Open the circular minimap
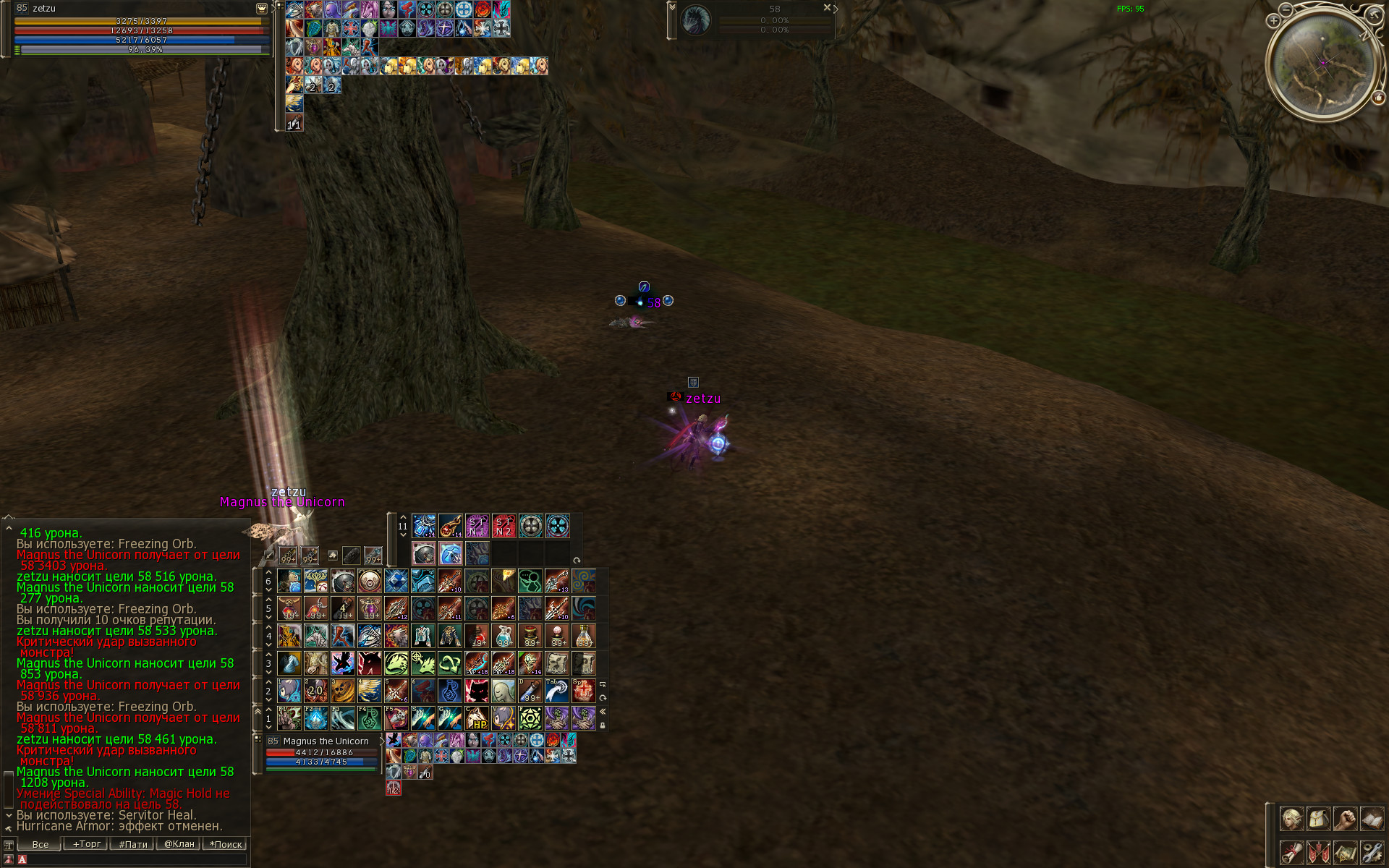 1323,63
